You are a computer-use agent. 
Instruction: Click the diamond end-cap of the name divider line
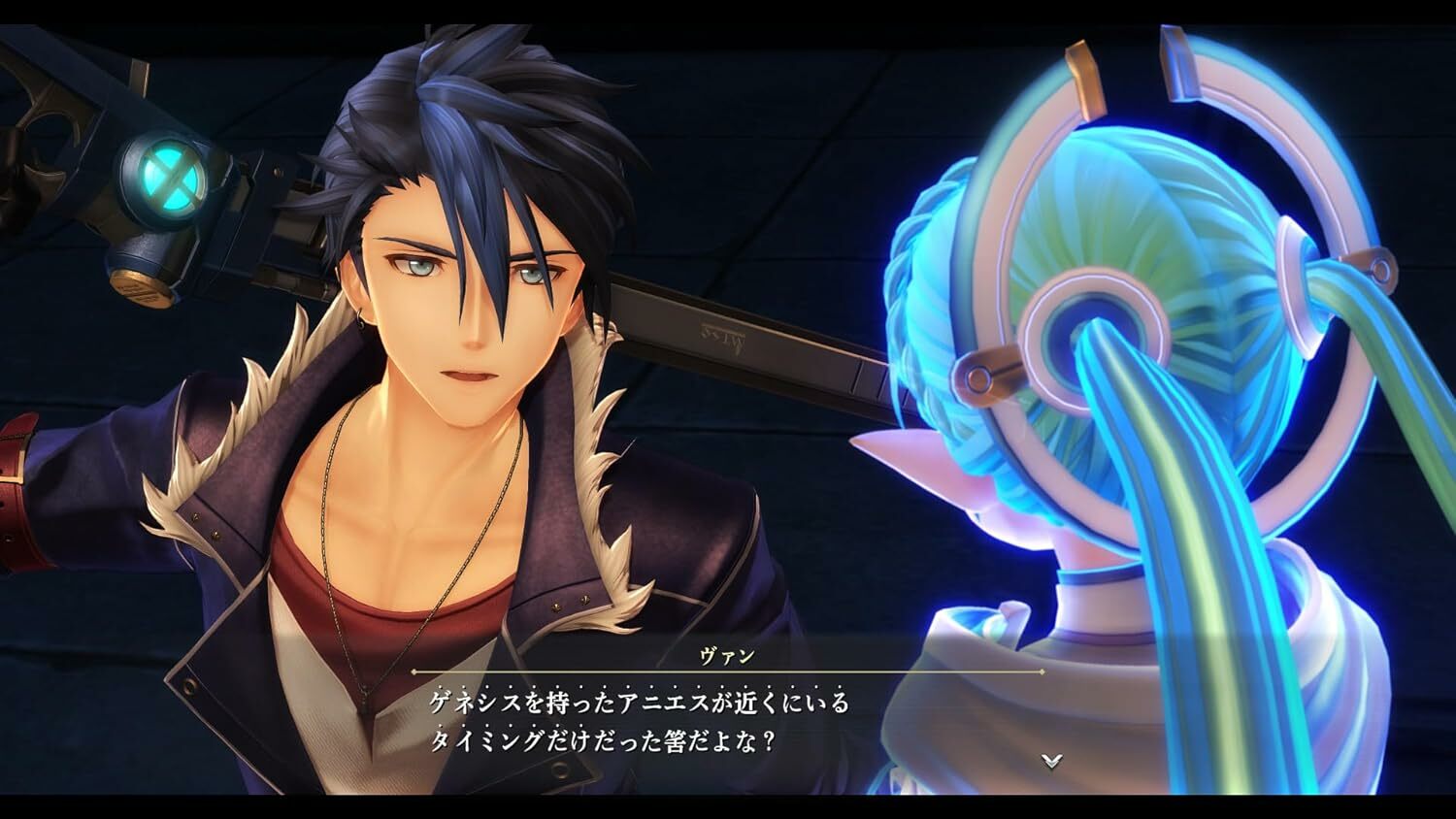1042,672
